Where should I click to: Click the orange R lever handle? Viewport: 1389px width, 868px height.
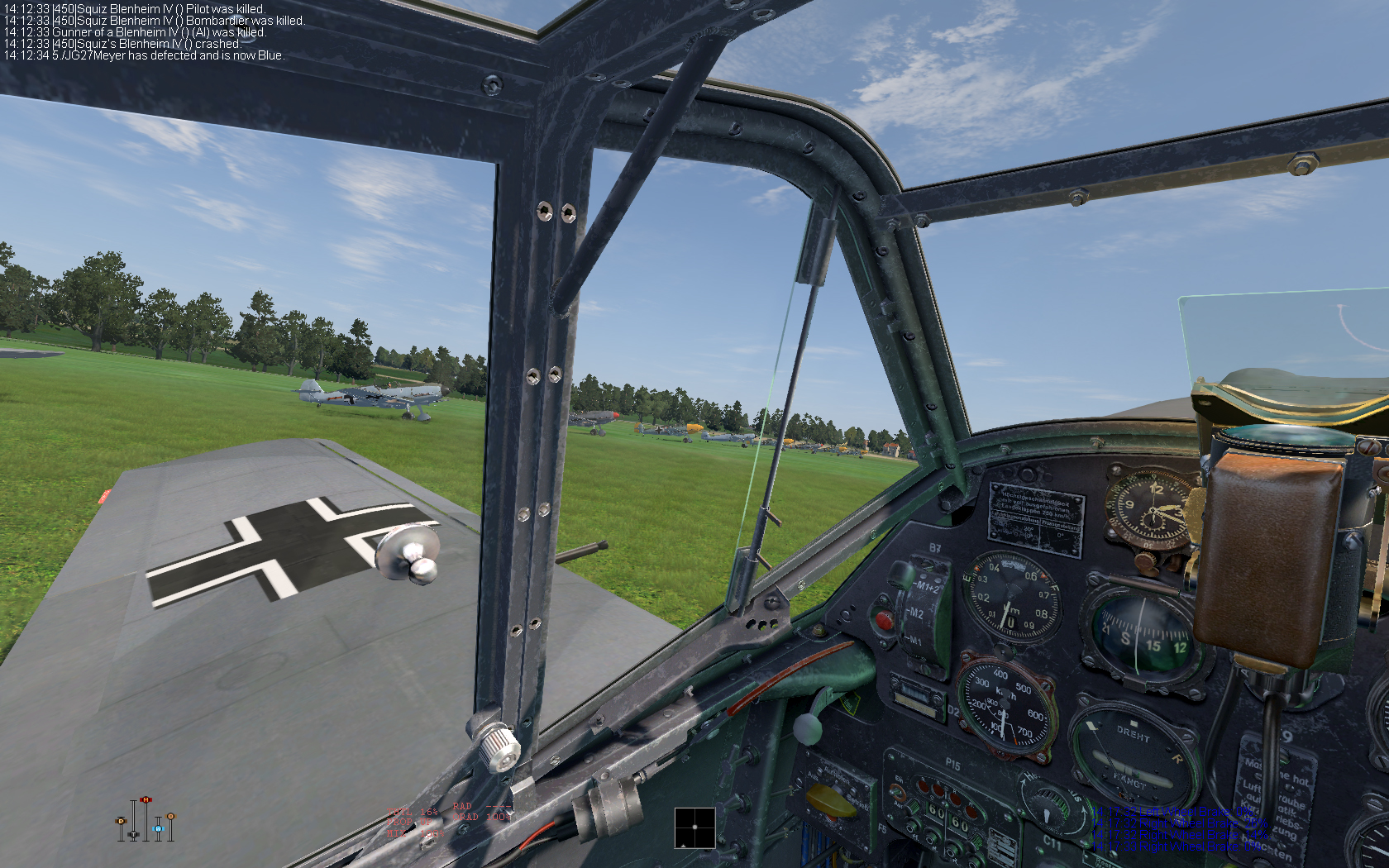click(x=171, y=818)
